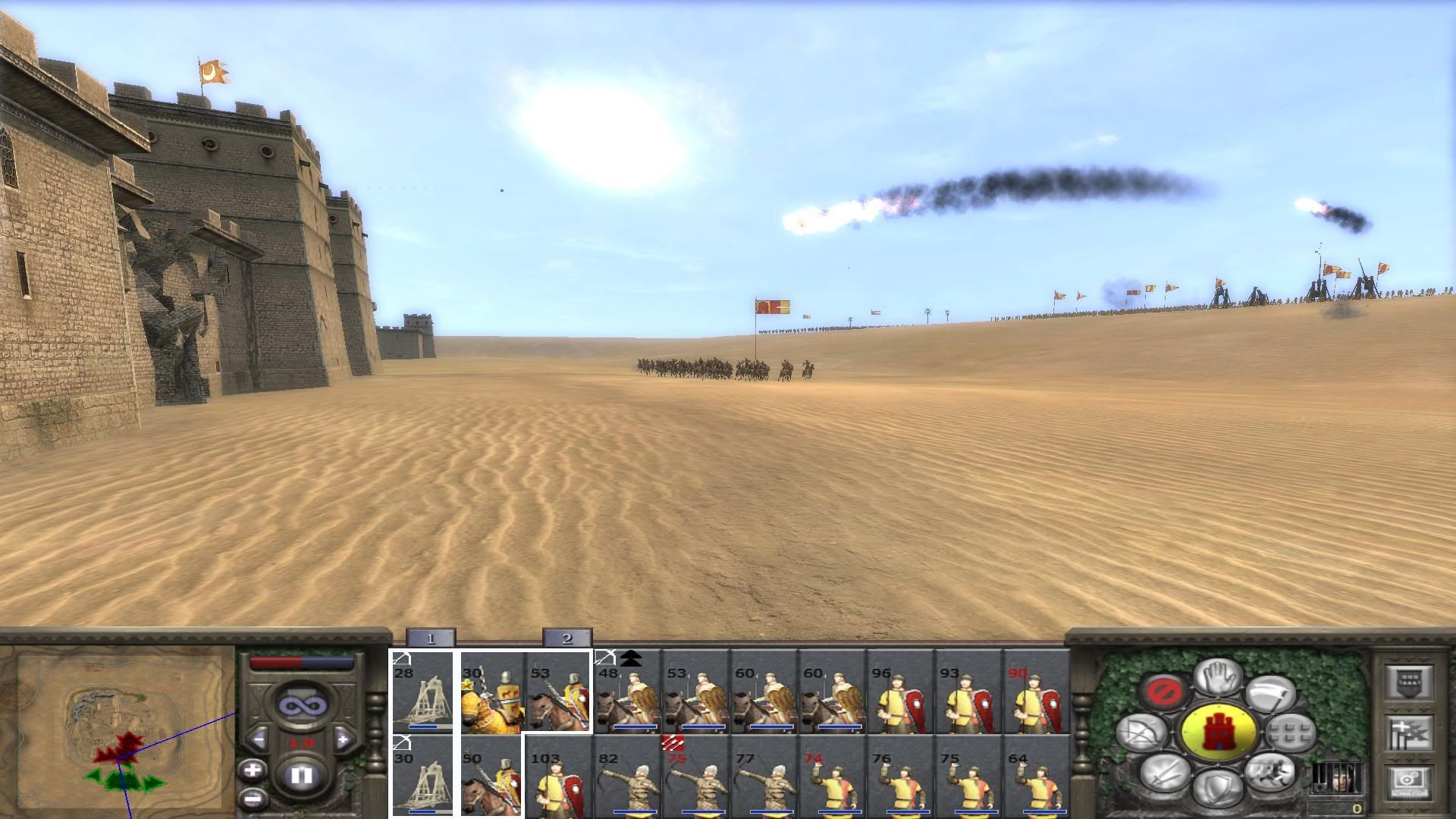Increase the game speed

(343, 739)
